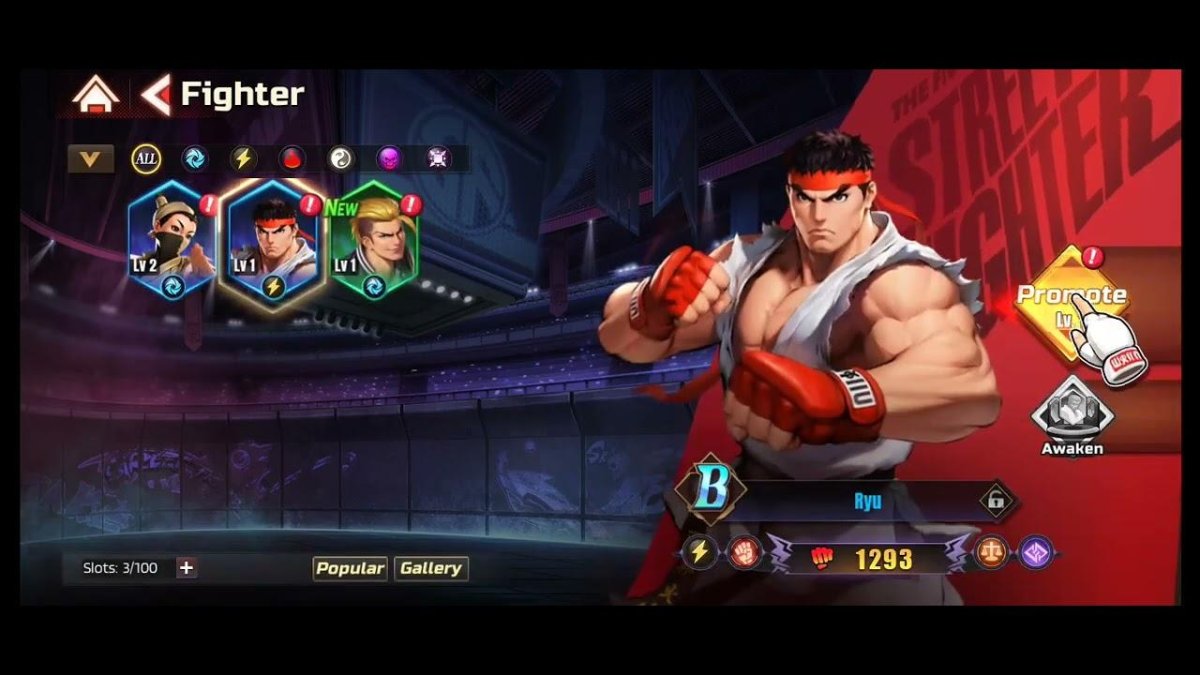Go back from the Fighter screen

(x=155, y=95)
